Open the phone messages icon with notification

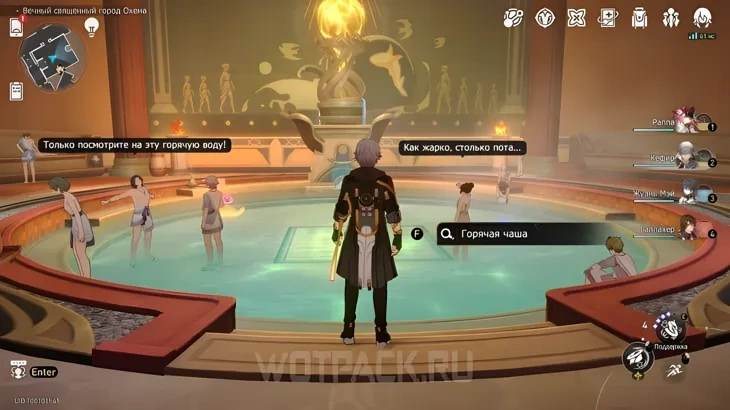[x=16, y=27]
